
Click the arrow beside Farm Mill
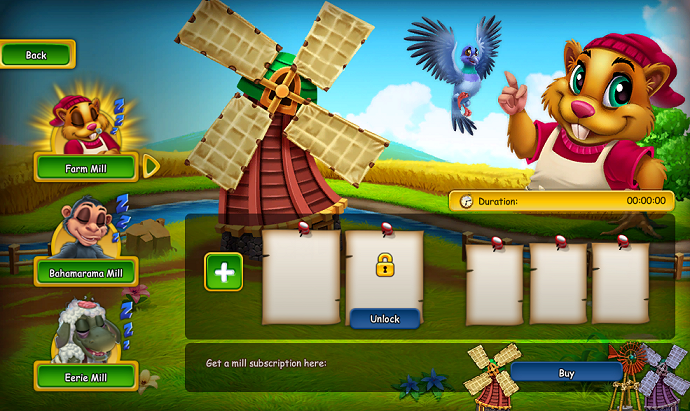[x=151, y=166]
